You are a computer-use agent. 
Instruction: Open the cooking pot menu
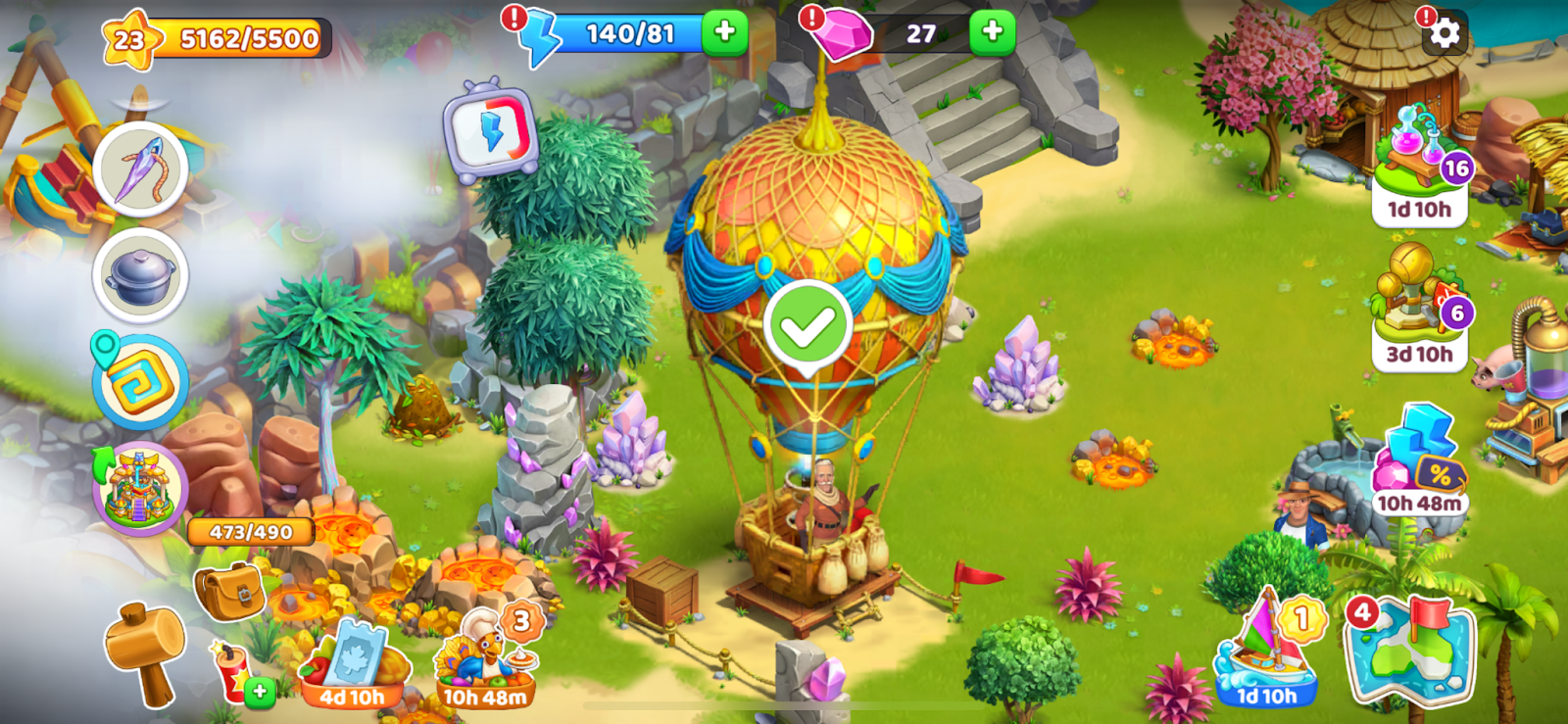pos(141,275)
